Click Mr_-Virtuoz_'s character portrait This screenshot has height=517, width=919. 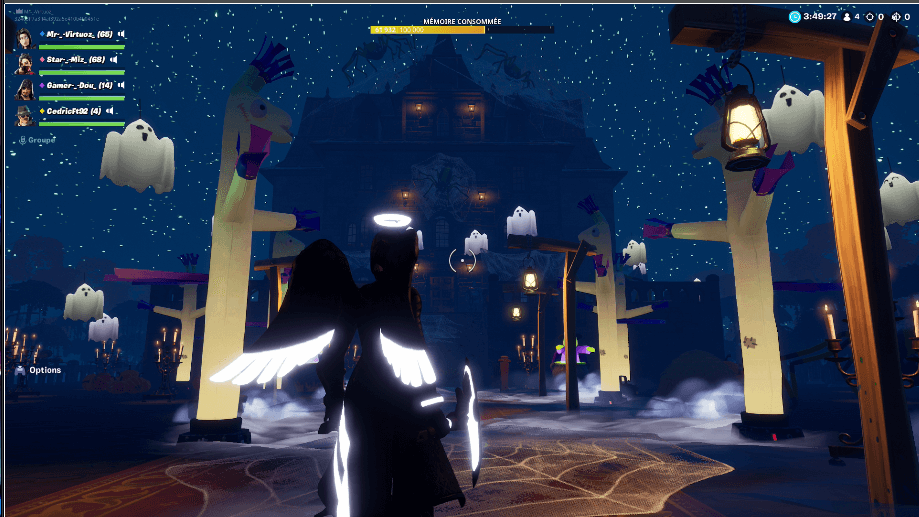point(26,37)
